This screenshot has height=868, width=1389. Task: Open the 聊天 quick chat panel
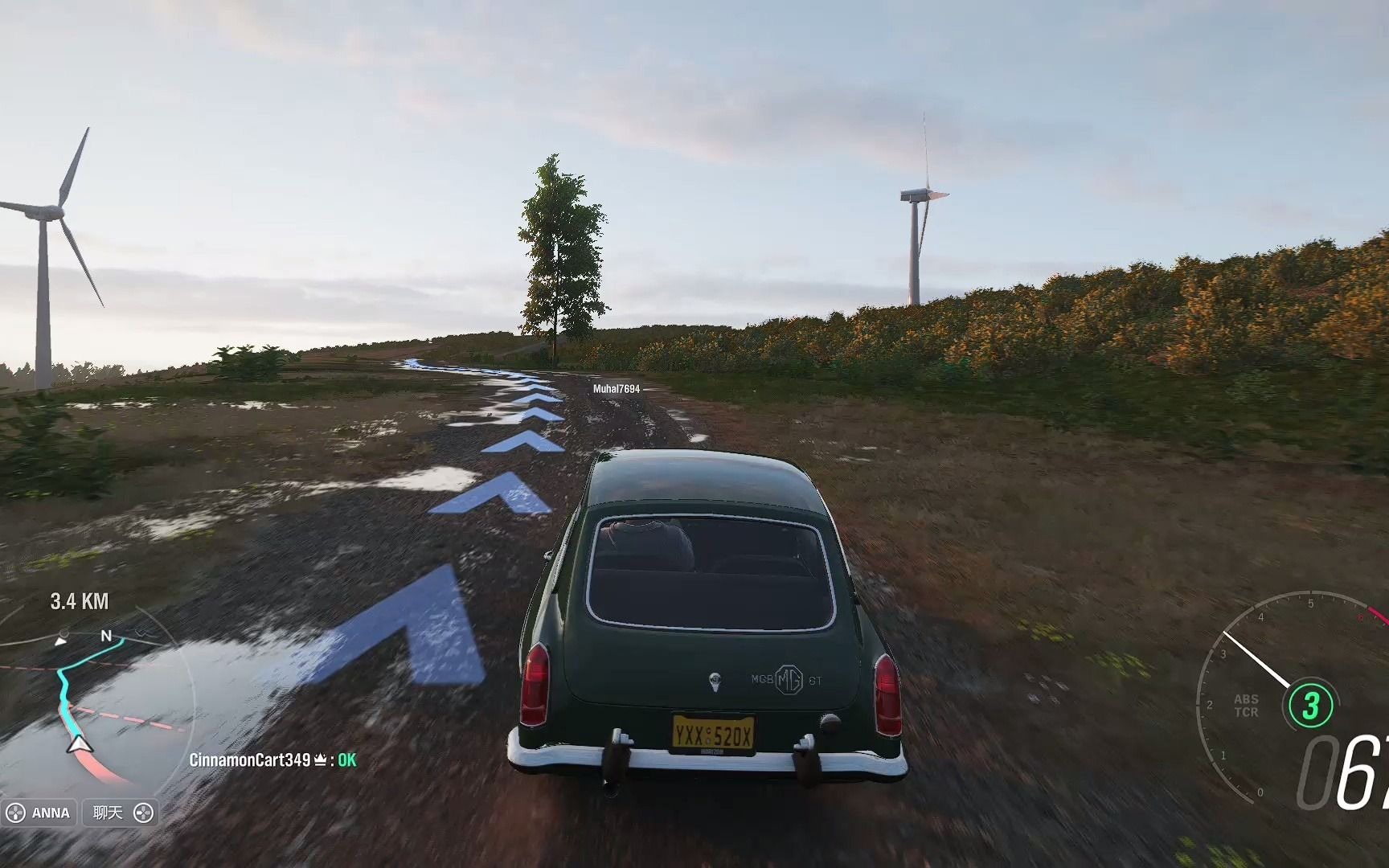tap(121, 813)
